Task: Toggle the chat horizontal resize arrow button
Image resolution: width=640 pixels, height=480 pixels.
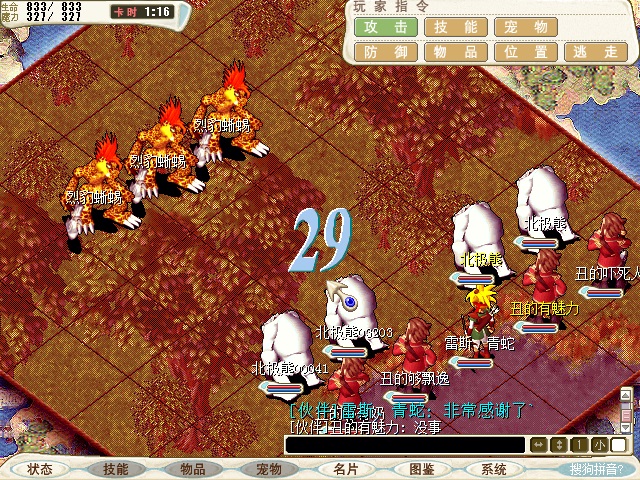Action: [539, 444]
